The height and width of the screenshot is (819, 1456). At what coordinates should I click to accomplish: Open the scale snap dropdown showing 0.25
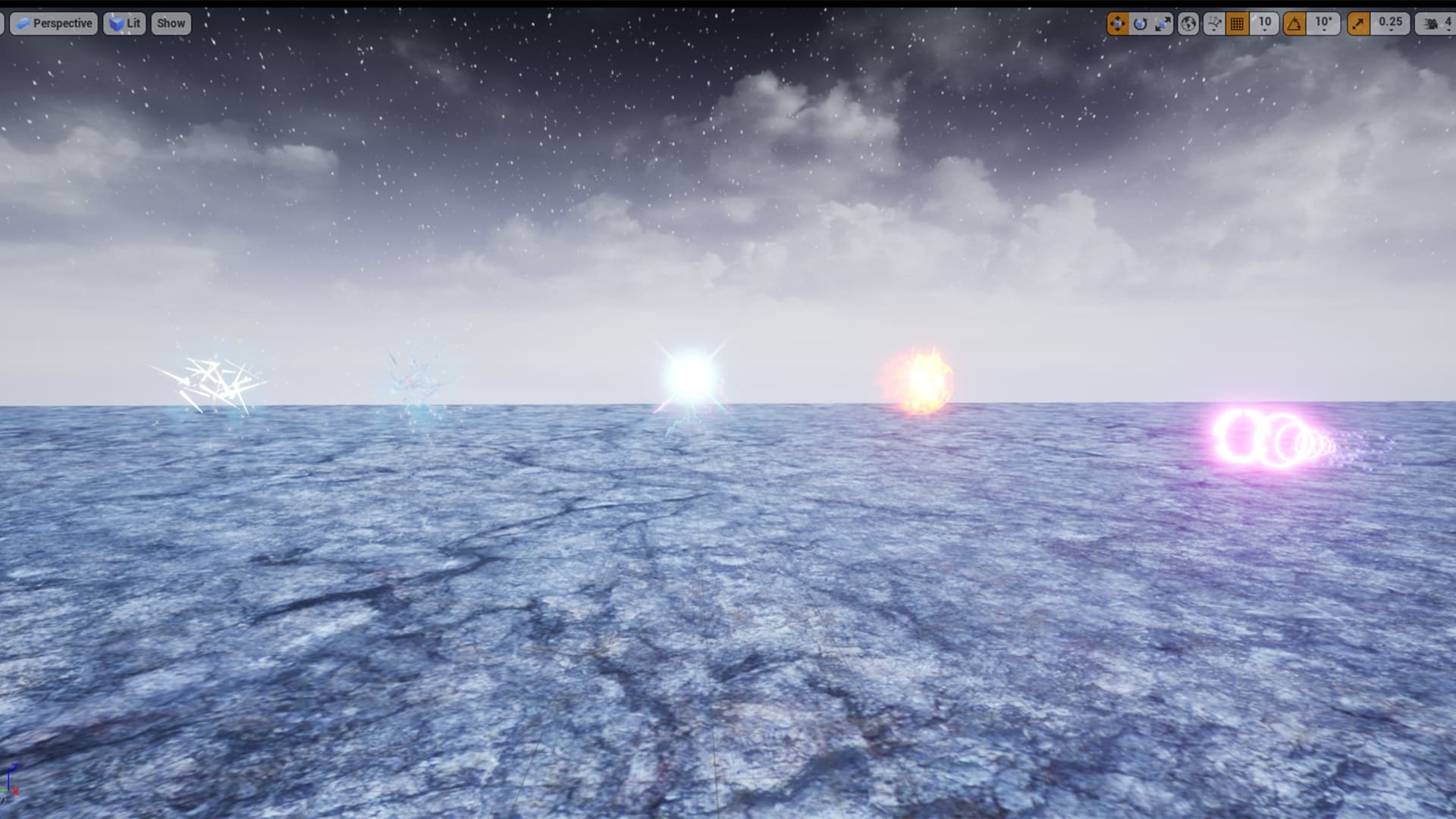(1390, 24)
